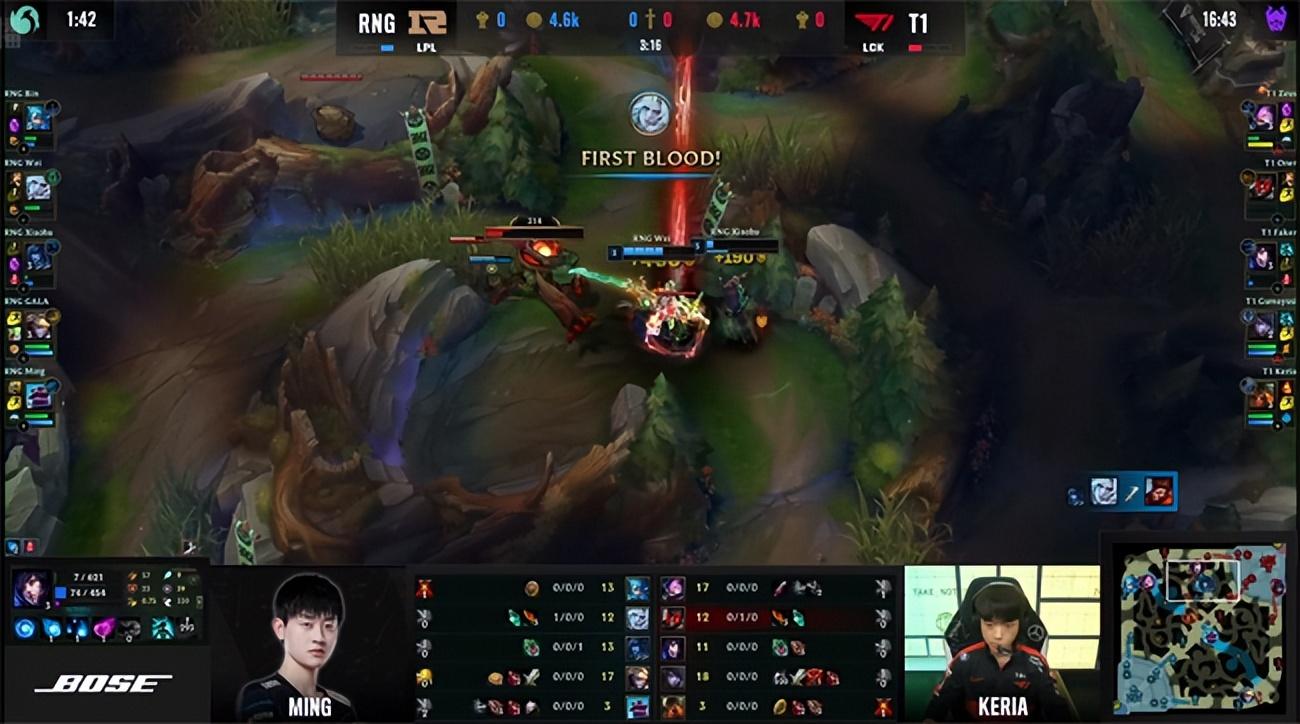
Task: Click the FIRST BLOOD! banner
Action: 649,158
